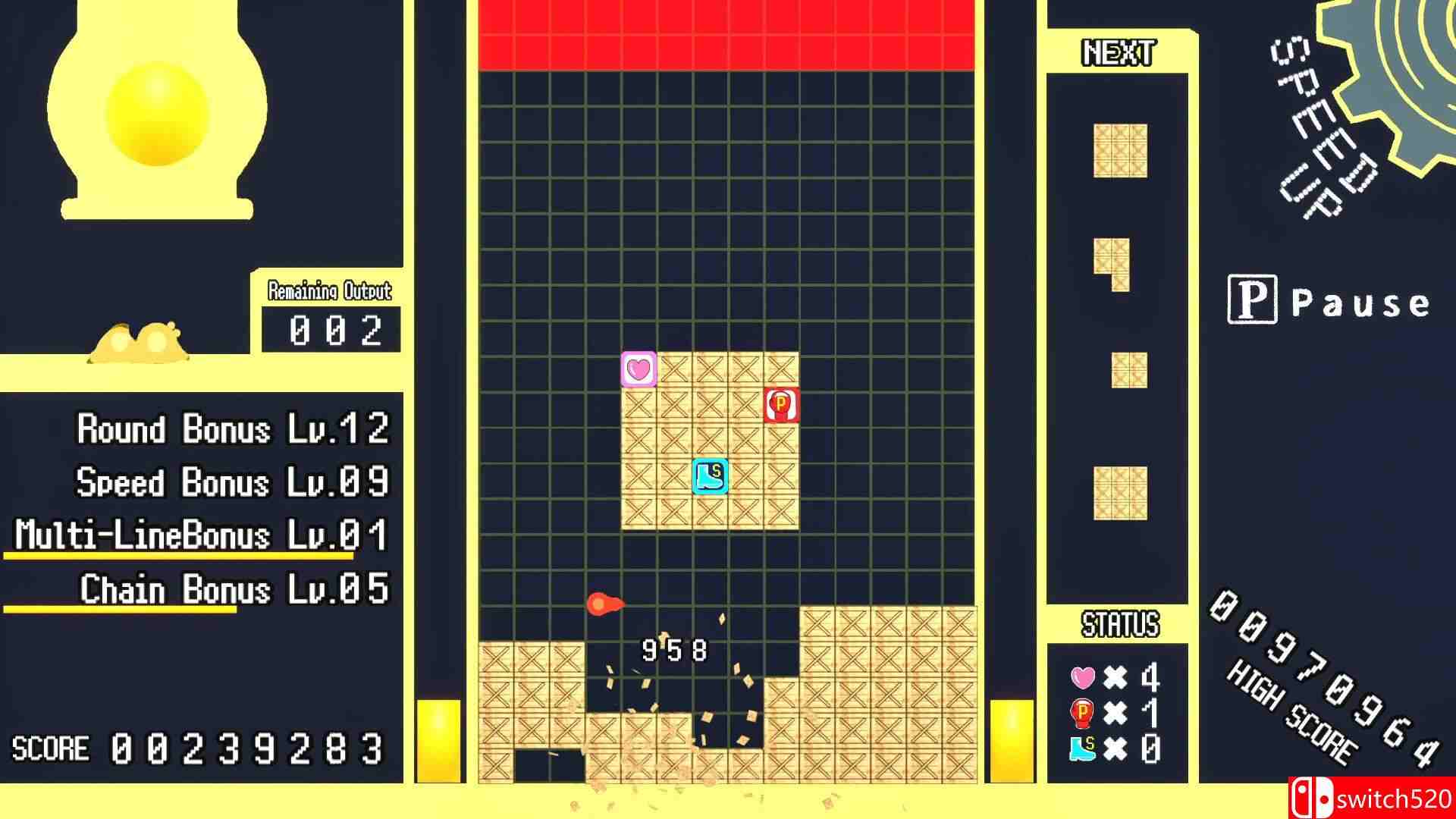This screenshot has height=819, width=1456.
Task: Click the blue S boot block on the piece
Action: click(708, 476)
